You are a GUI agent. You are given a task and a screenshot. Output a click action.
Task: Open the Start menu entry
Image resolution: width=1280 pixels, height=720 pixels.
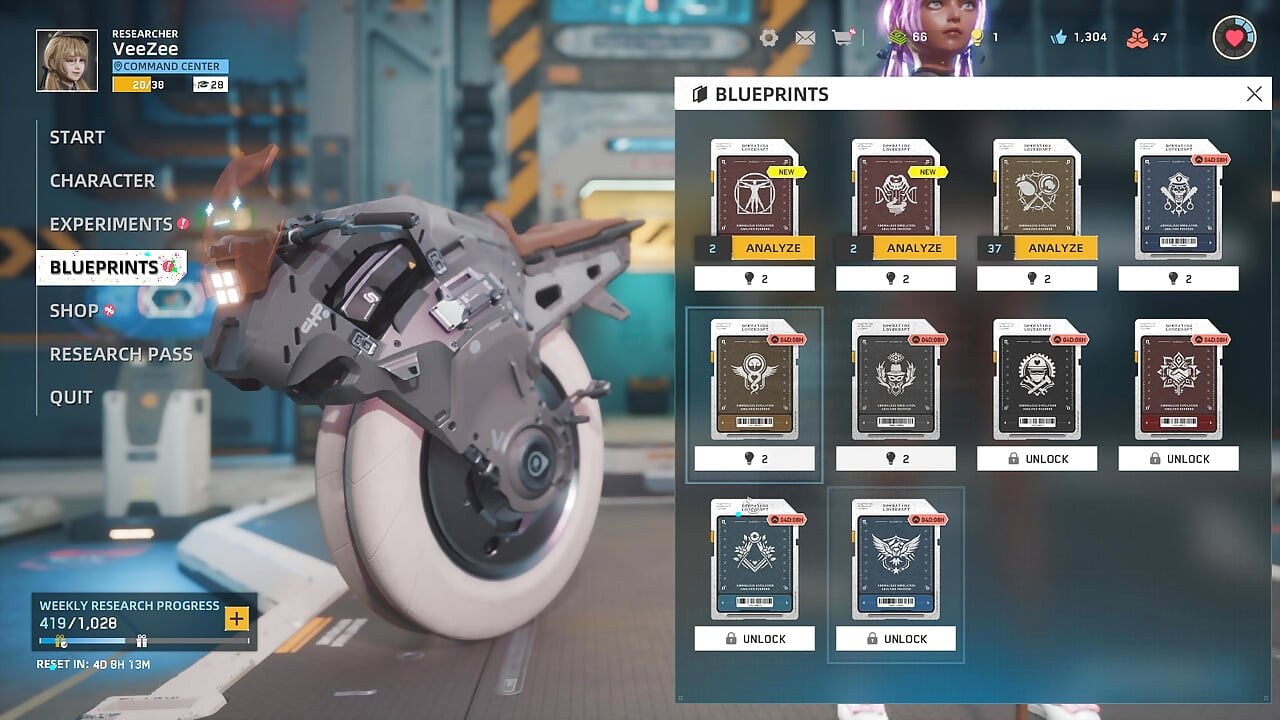[77, 137]
